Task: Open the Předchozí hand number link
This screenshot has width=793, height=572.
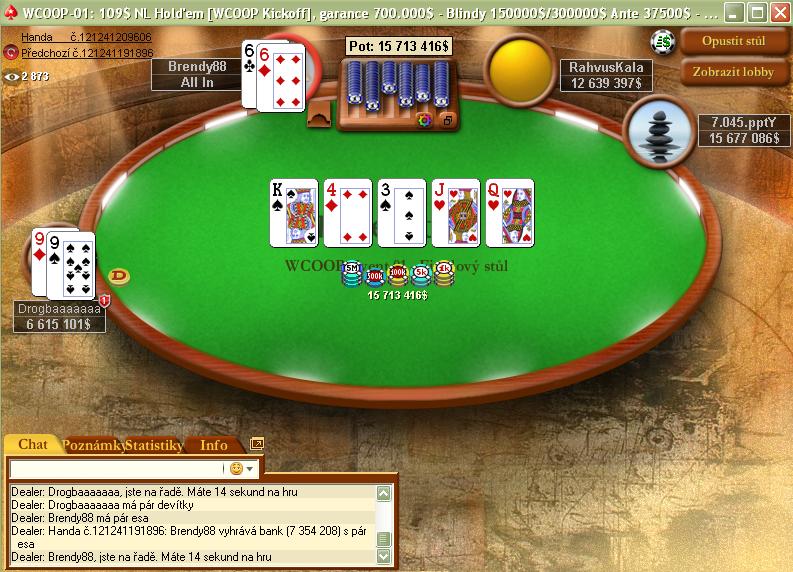Action: tap(87, 52)
